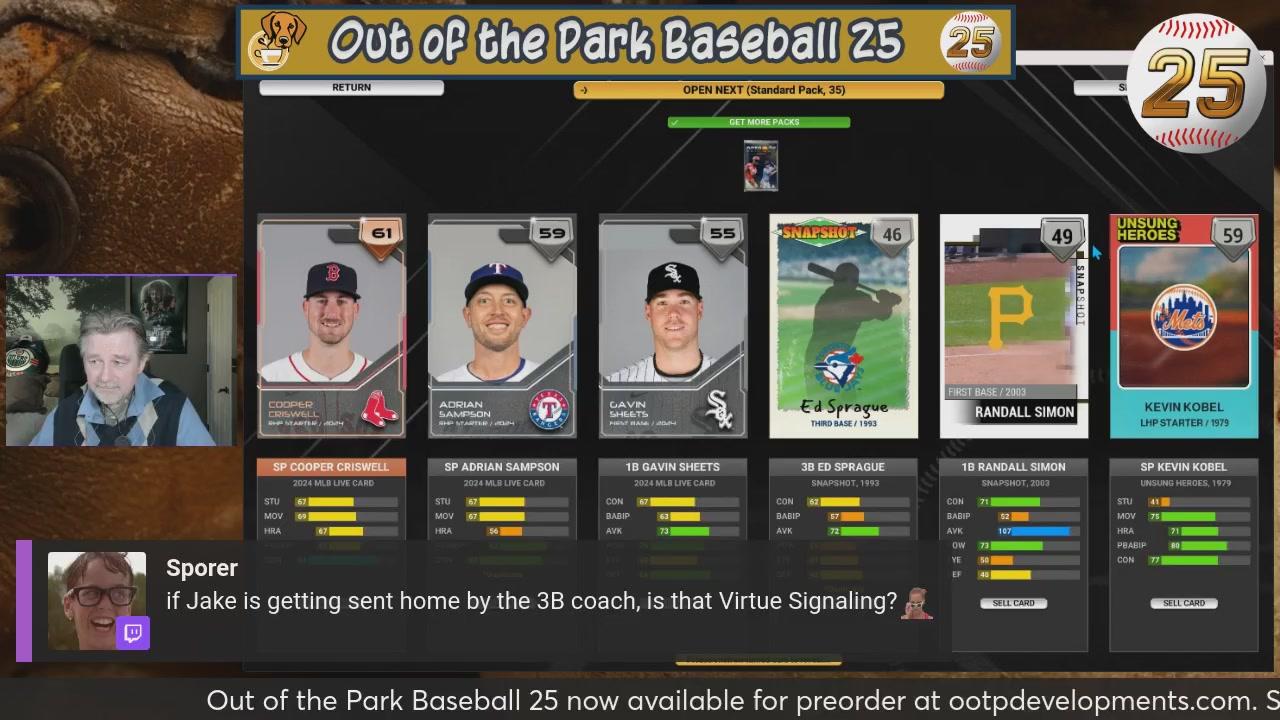The width and height of the screenshot is (1280, 720).
Task: Select the Cooper Criswell card
Action: tap(331, 326)
